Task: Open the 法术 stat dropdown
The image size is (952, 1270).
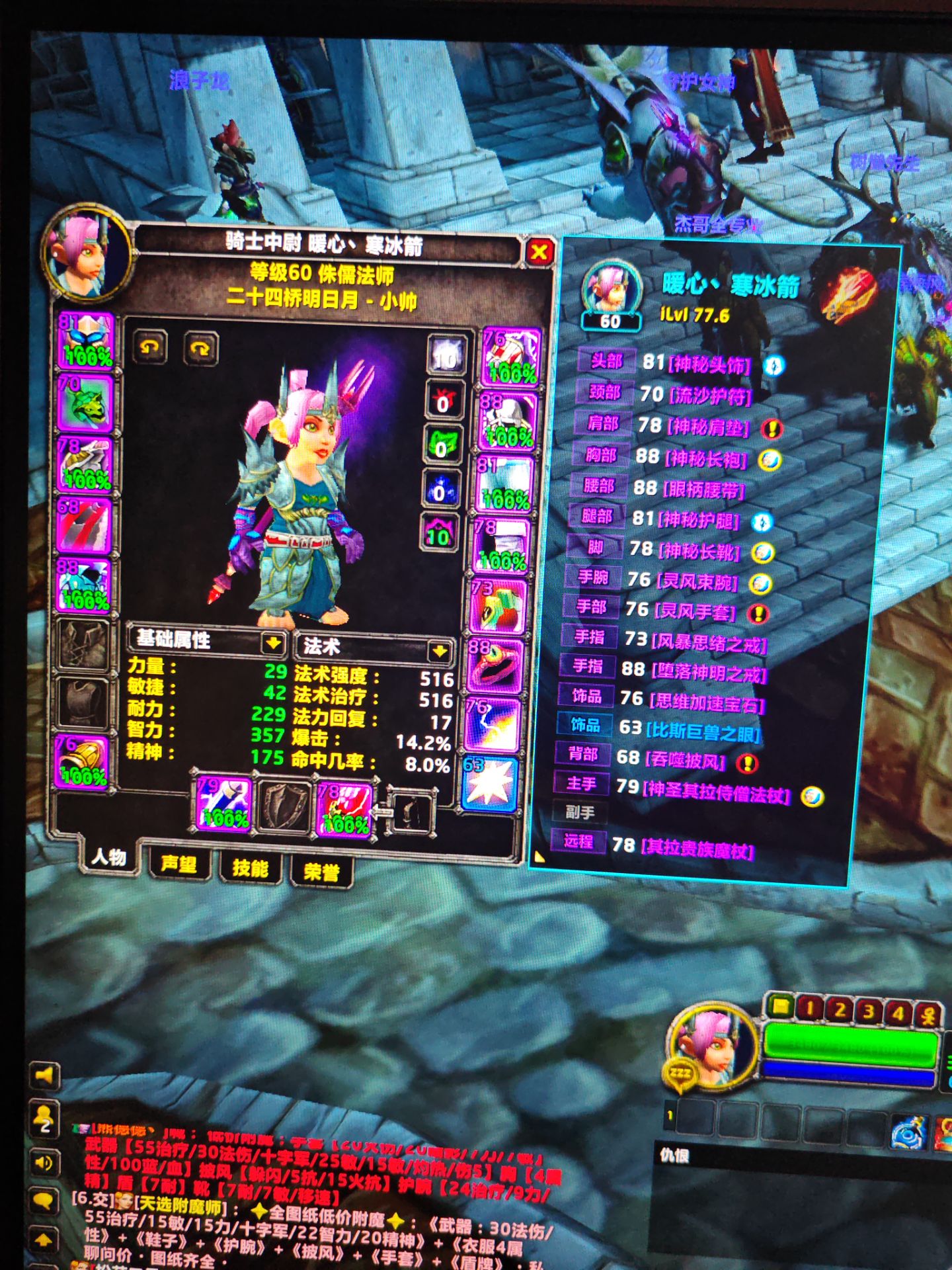Action: [x=439, y=652]
